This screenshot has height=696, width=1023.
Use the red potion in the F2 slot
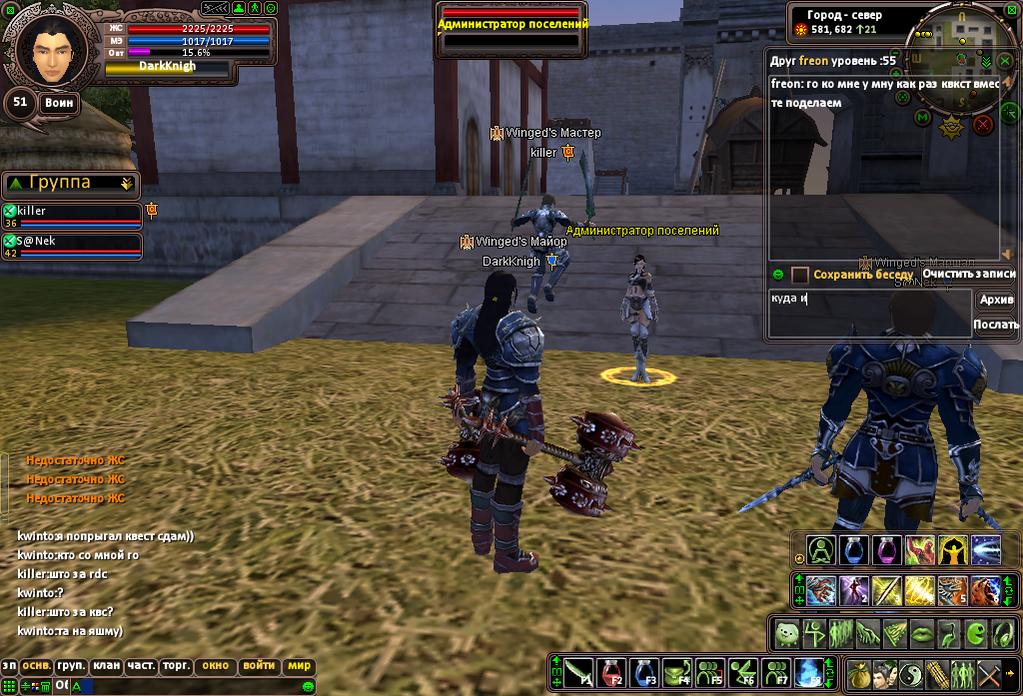tap(611, 672)
